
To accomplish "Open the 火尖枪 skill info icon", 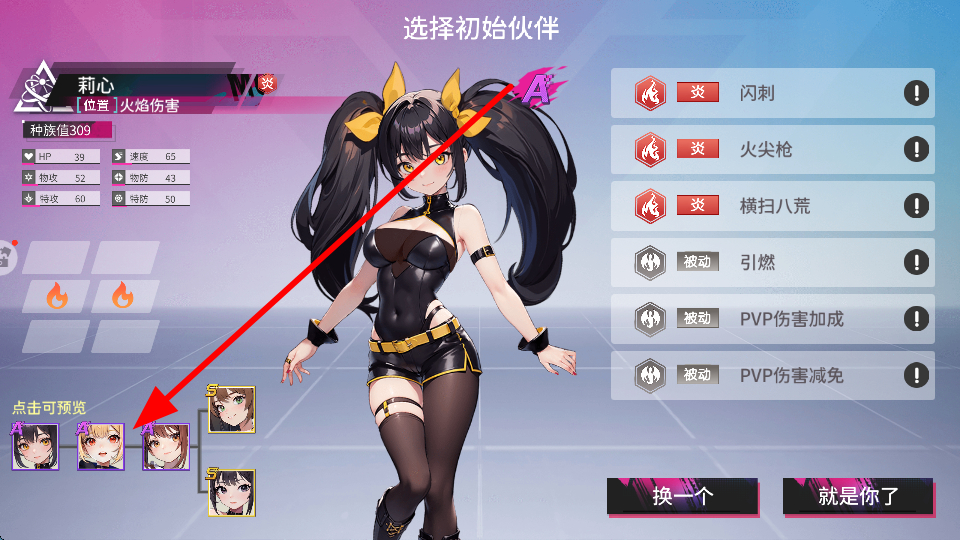I will pyautogui.click(x=916, y=150).
